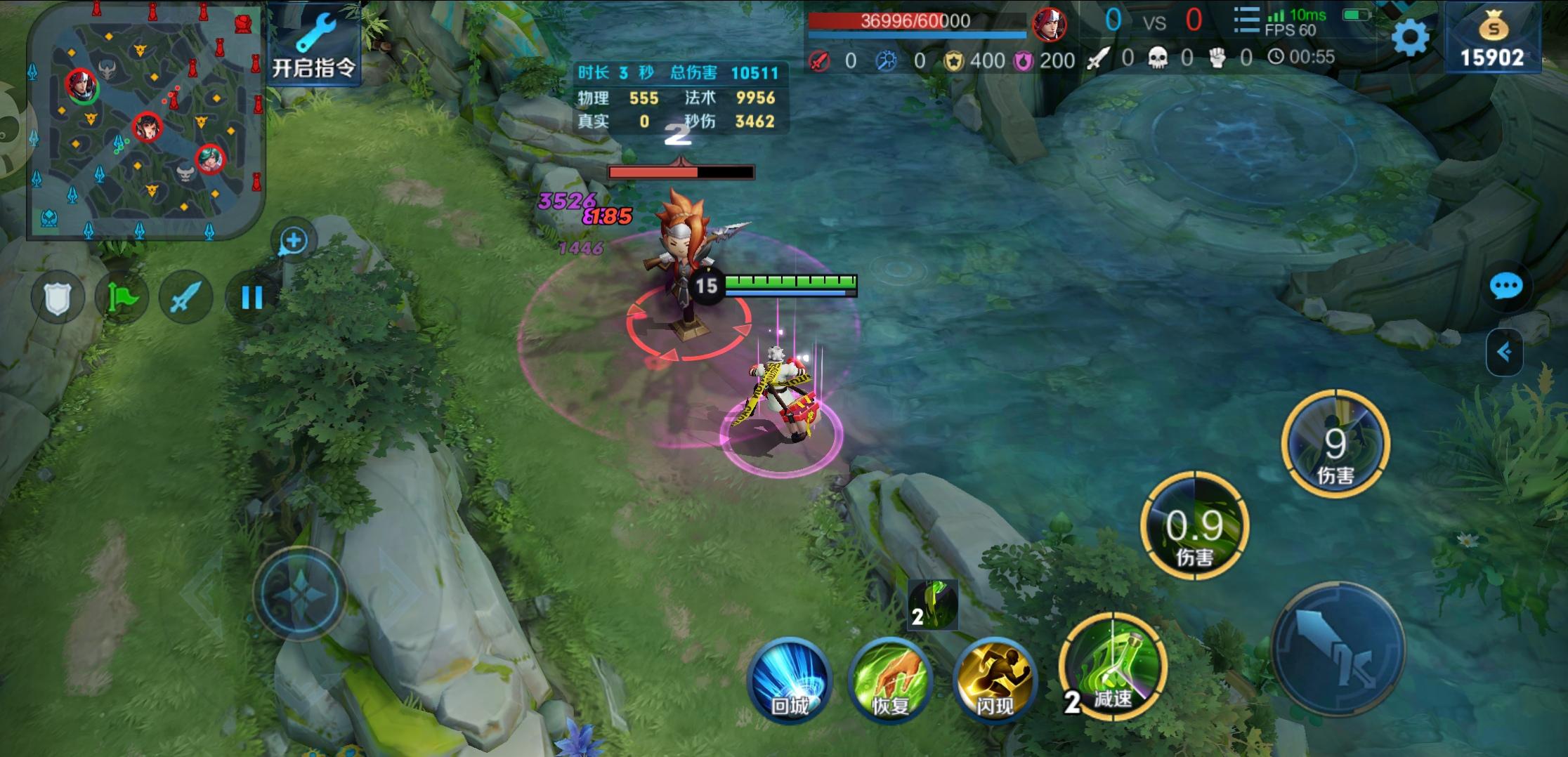Use the 伤害 skill with 0.9 cooldown
This screenshot has width=1568, height=757.
(1194, 527)
